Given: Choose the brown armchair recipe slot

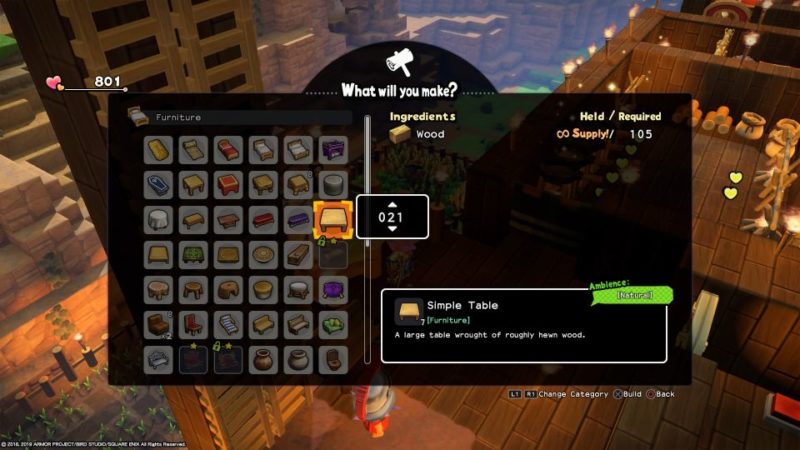Looking at the screenshot, I should point(158,324).
